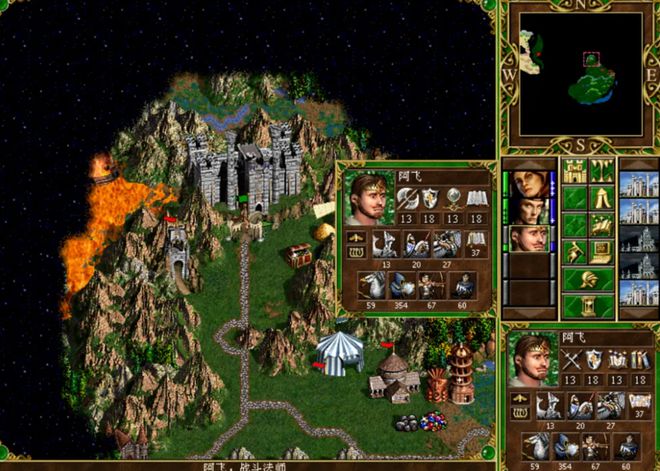Select the pale elf hero in the hero list
Screen dimensions: 660x471
coord(529,212)
